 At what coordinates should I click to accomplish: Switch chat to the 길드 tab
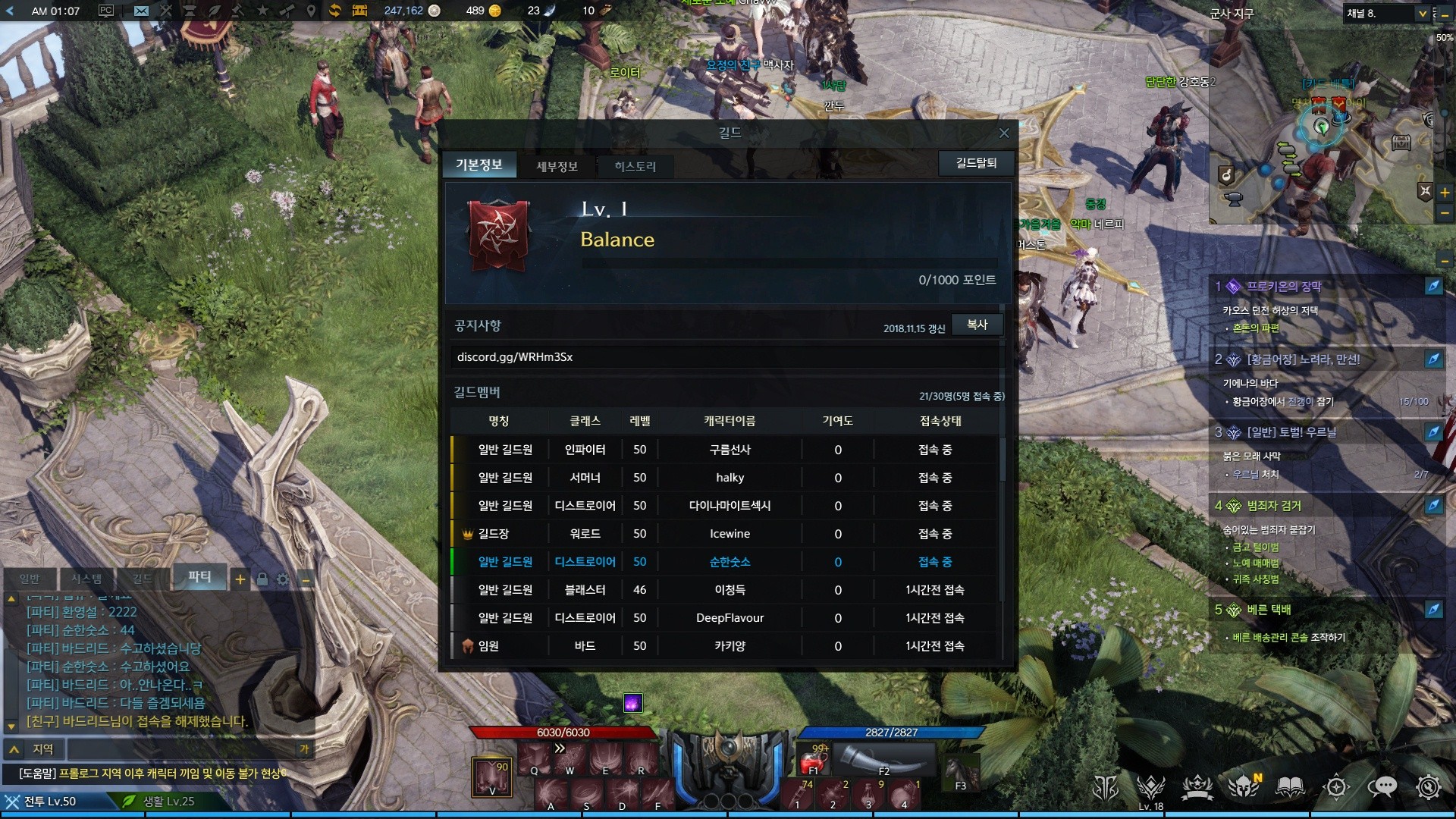(x=143, y=579)
